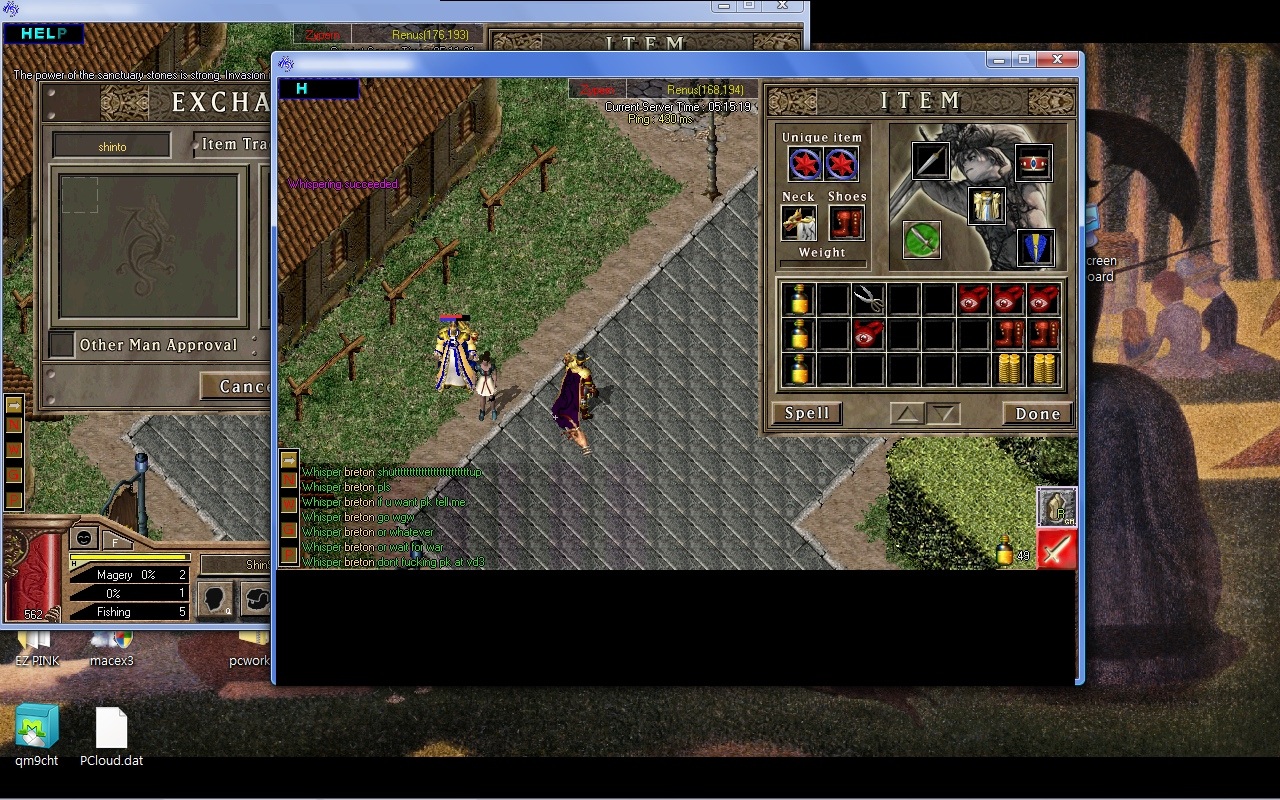
Task: Page the inventory up with the up arrow
Action: click(906, 414)
